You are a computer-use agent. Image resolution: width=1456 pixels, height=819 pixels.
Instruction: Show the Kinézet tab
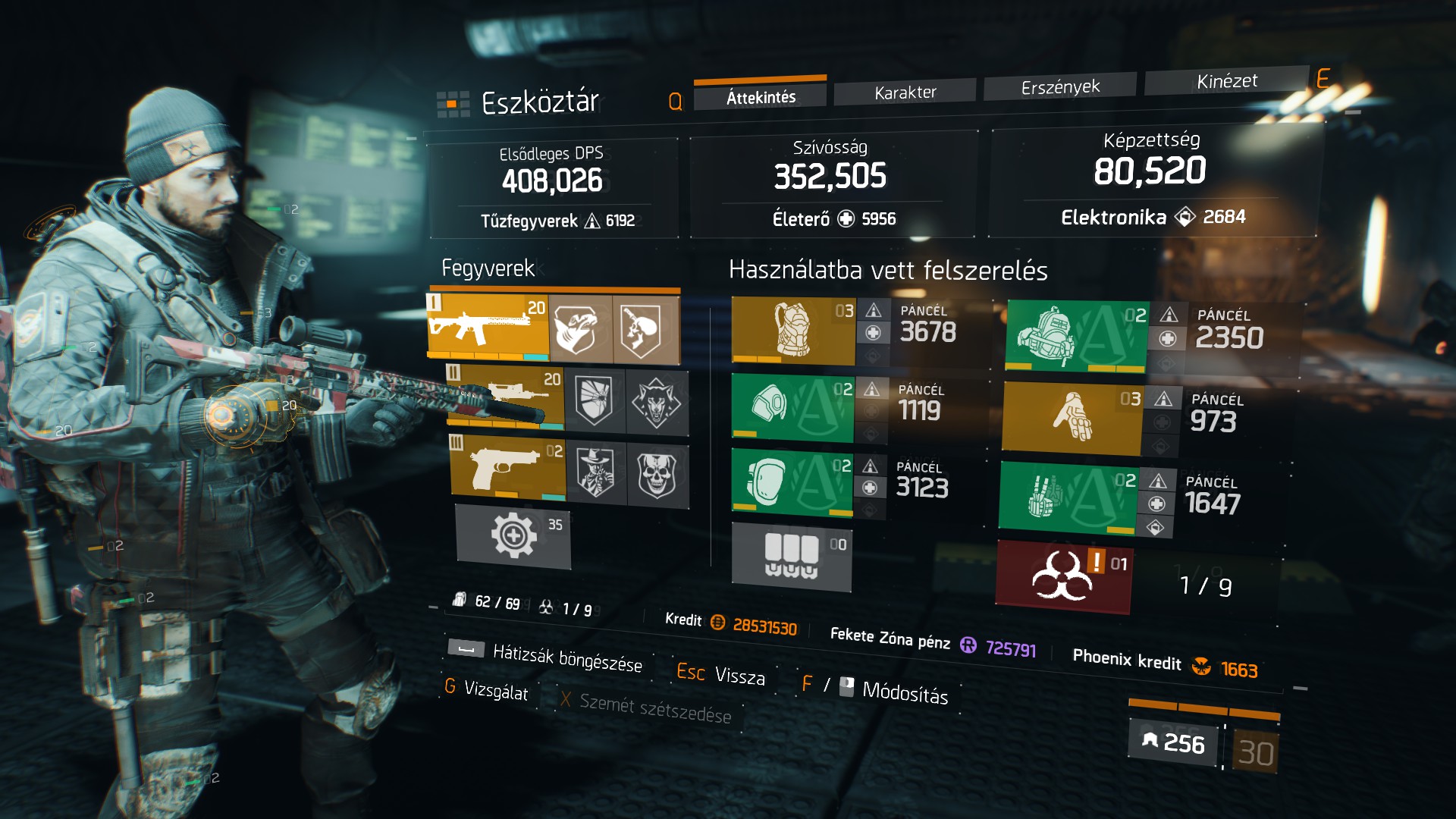click(x=1226, y=81)
